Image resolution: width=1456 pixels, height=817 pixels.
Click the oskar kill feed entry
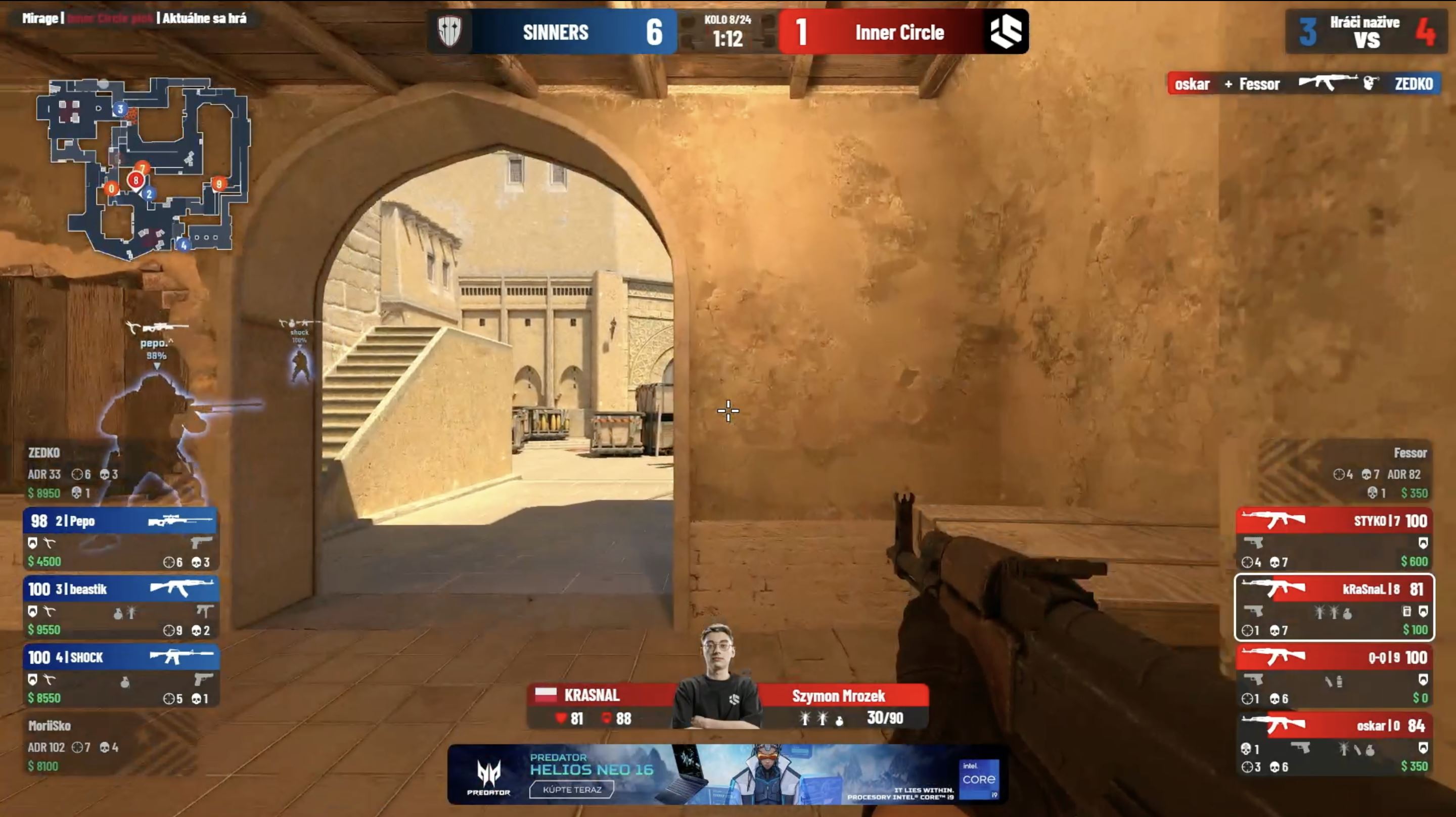1303,84
